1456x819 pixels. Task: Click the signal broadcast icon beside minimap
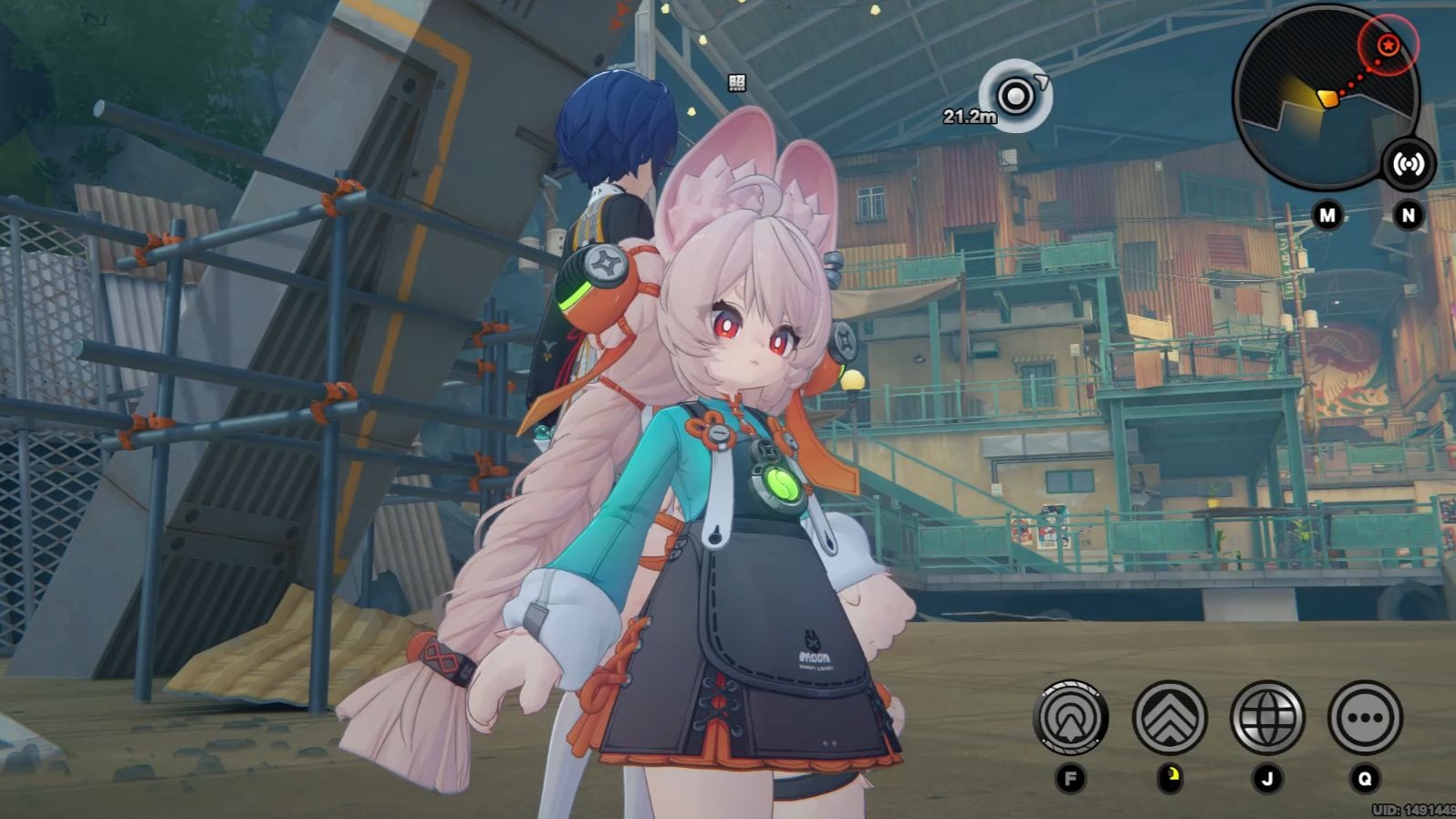tap(1408, 164)
